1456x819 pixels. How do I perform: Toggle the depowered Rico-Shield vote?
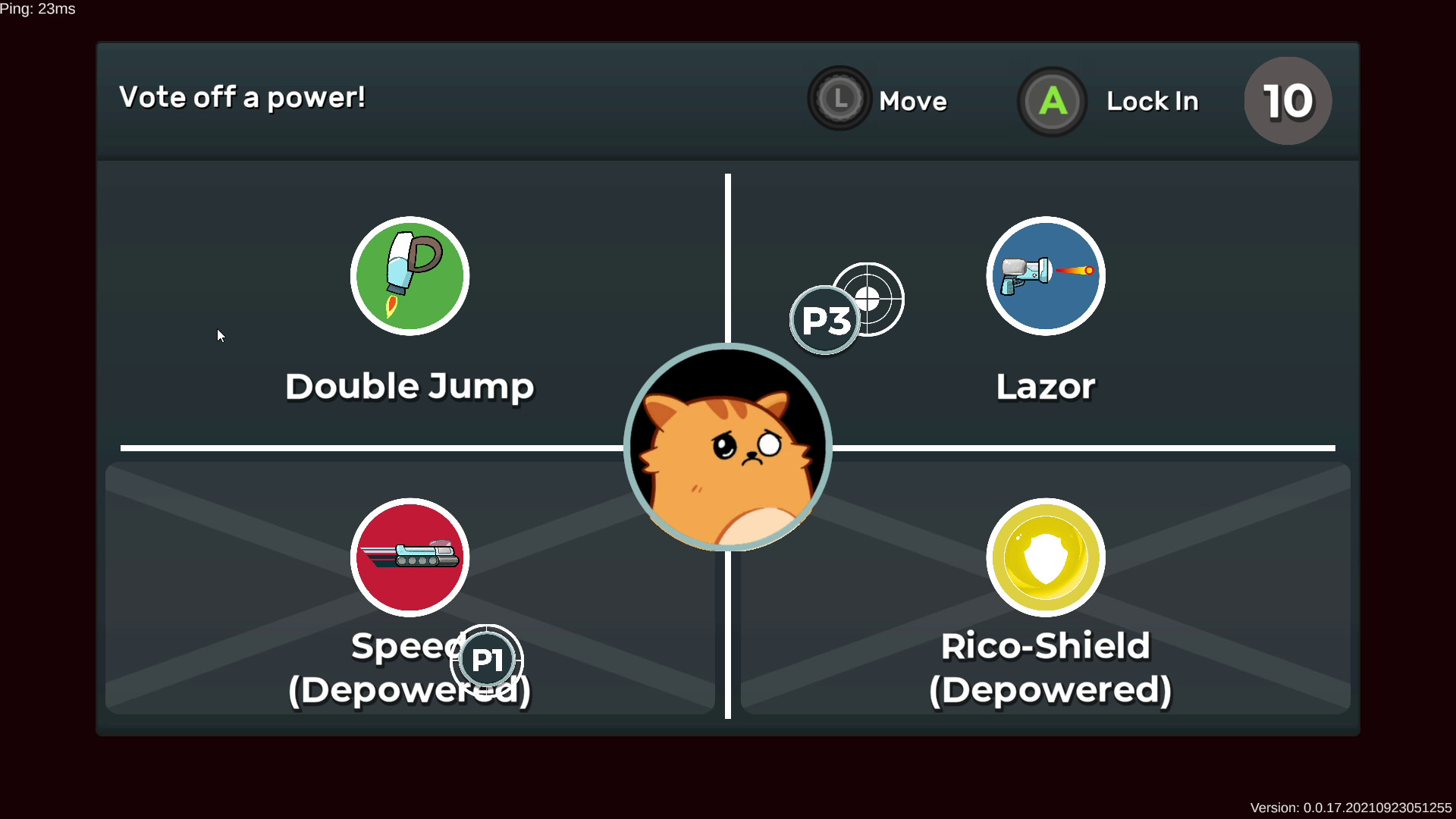1045,591
